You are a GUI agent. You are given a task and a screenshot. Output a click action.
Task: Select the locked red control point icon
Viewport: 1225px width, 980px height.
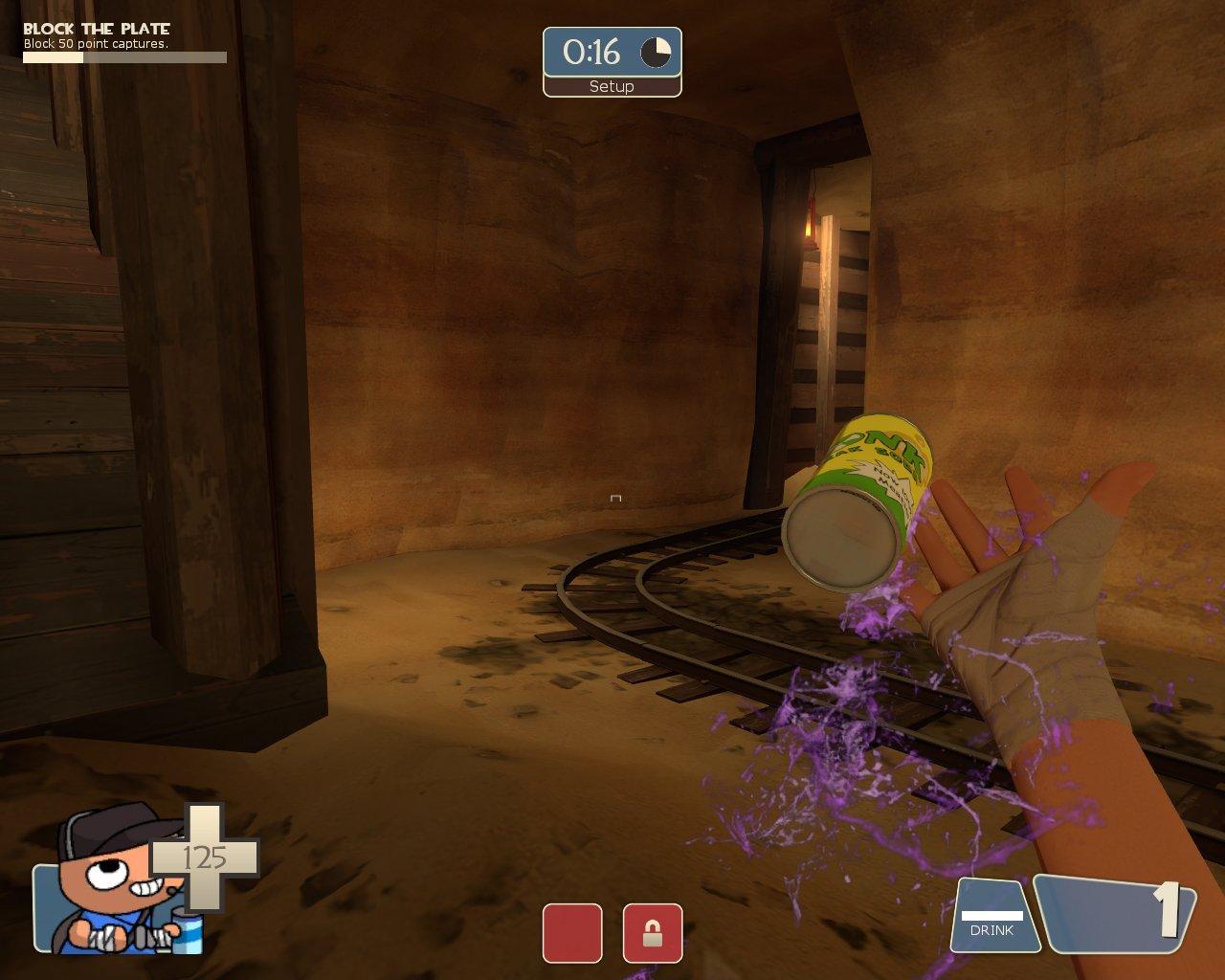(x=653, y=933)
